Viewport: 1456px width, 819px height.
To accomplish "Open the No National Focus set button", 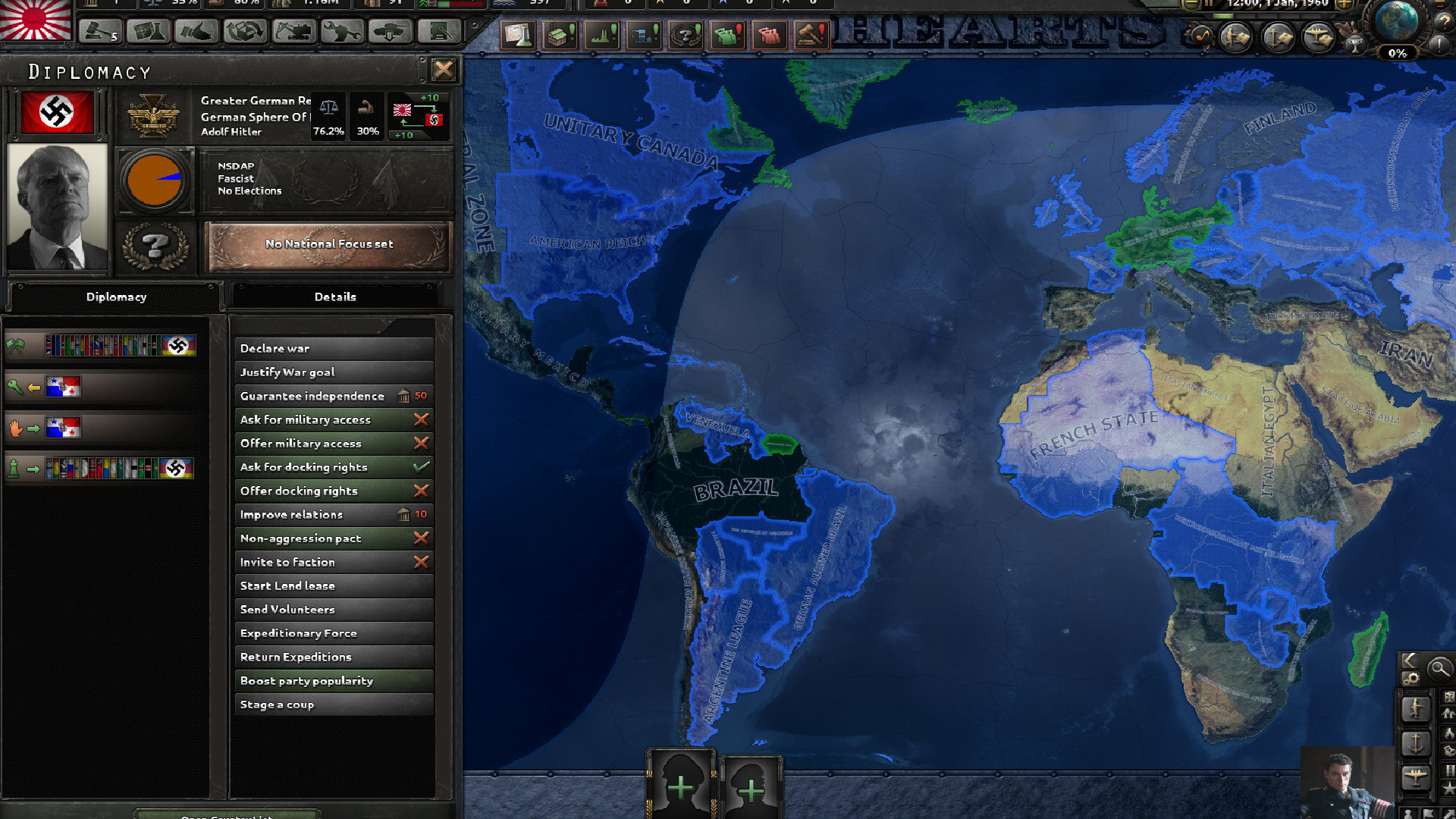I will pyautogui.click(x=328, y=244).
